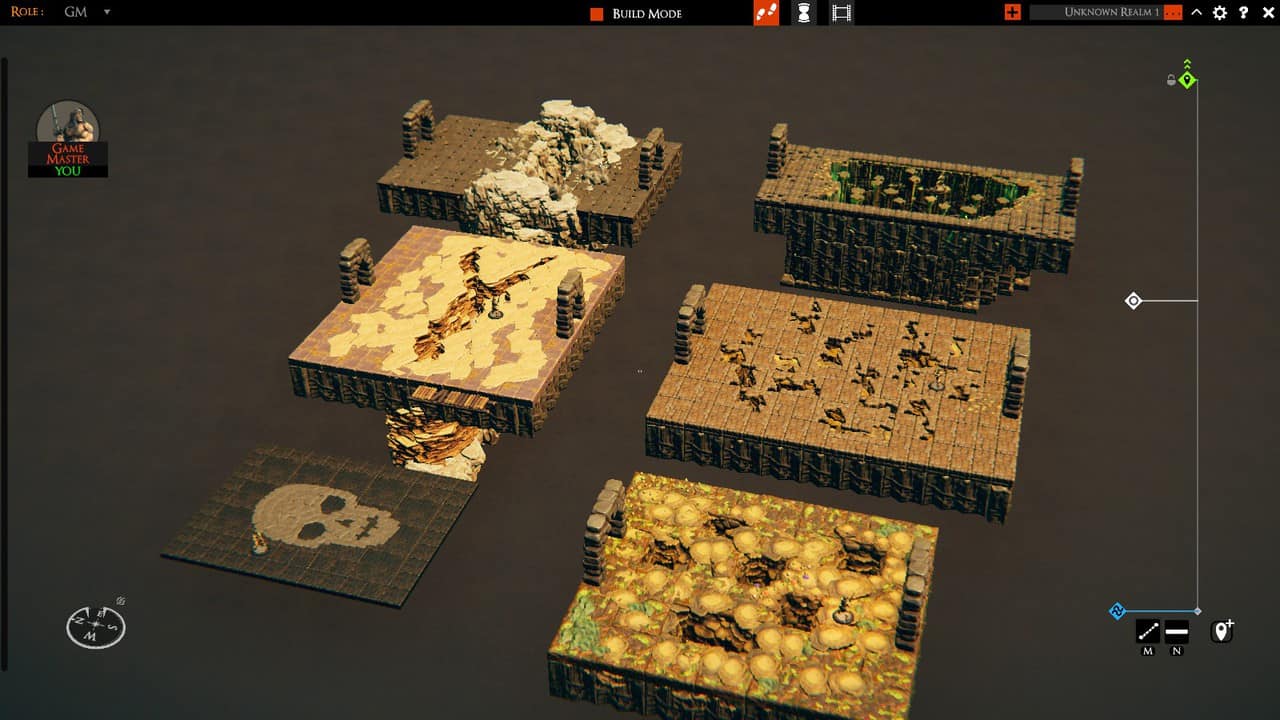Collapse the top bar with the chevron
This screenshot has width=1280, height=720.
(1196, 13)
